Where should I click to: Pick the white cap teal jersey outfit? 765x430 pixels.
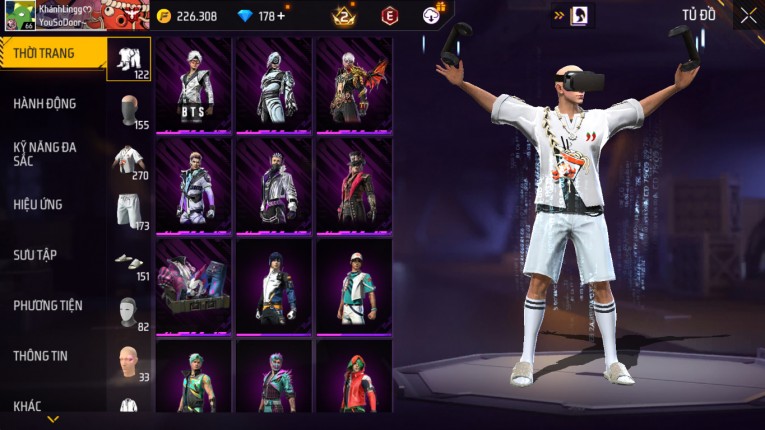[354, 286]
